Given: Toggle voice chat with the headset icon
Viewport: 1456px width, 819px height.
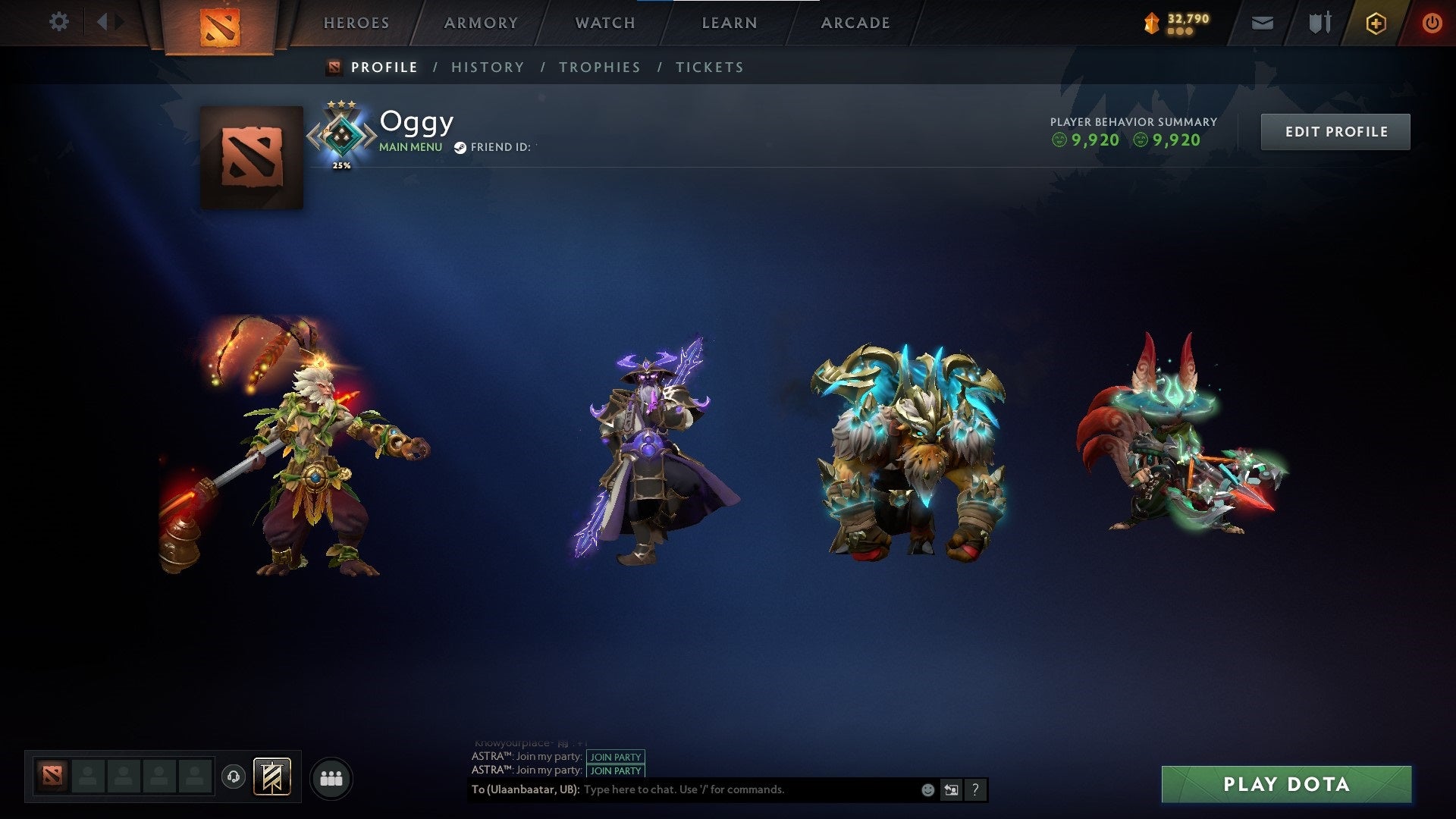Looking at the screenshot, I should tap(233, 775).
